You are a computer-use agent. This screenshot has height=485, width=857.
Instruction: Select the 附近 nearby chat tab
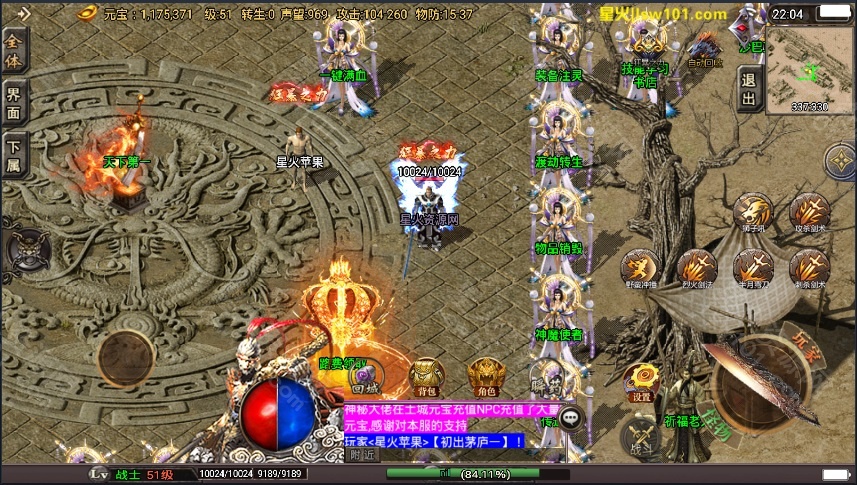(x=362, y=455)
